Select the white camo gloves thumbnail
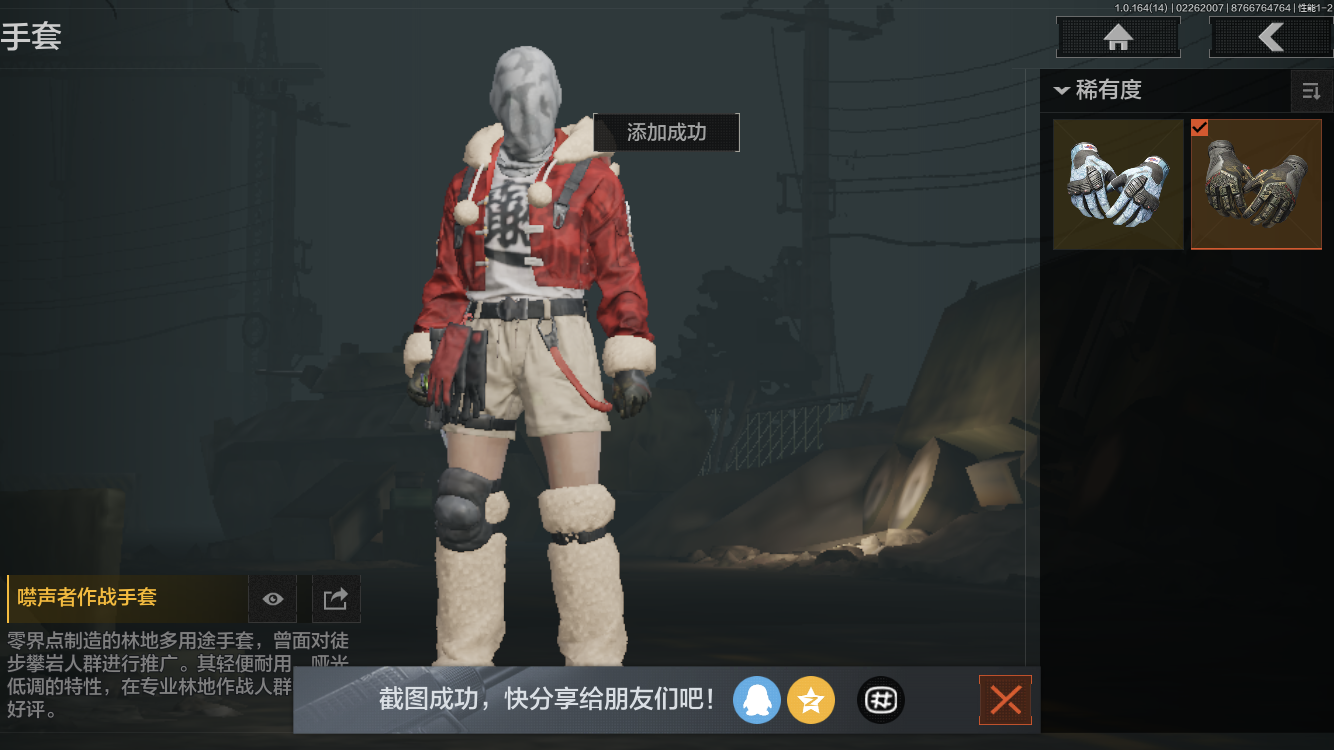This screenshot has width=1334, height=750. (x=1117, y=184)
